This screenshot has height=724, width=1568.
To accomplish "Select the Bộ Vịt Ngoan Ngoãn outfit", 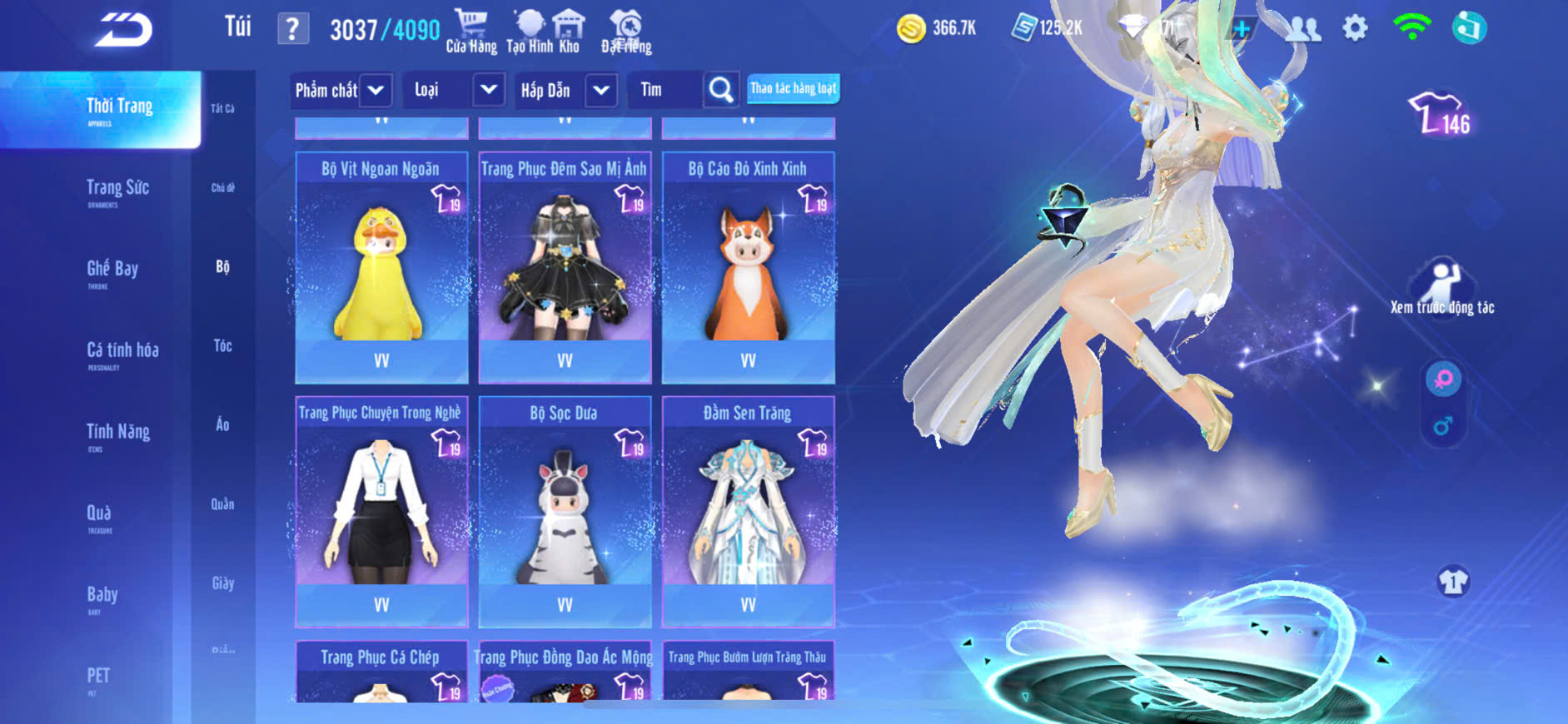I will [381, 266].
